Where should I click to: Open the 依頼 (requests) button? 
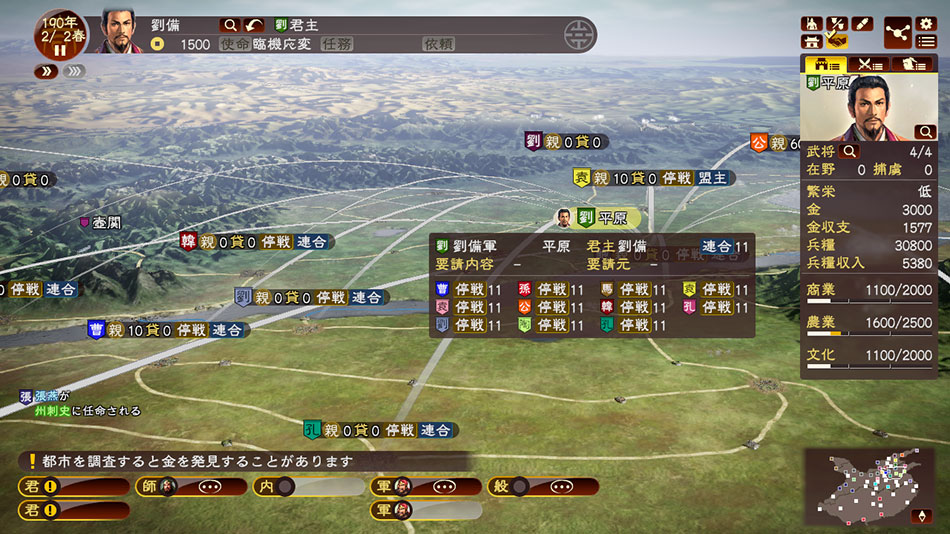coord(438,44)
